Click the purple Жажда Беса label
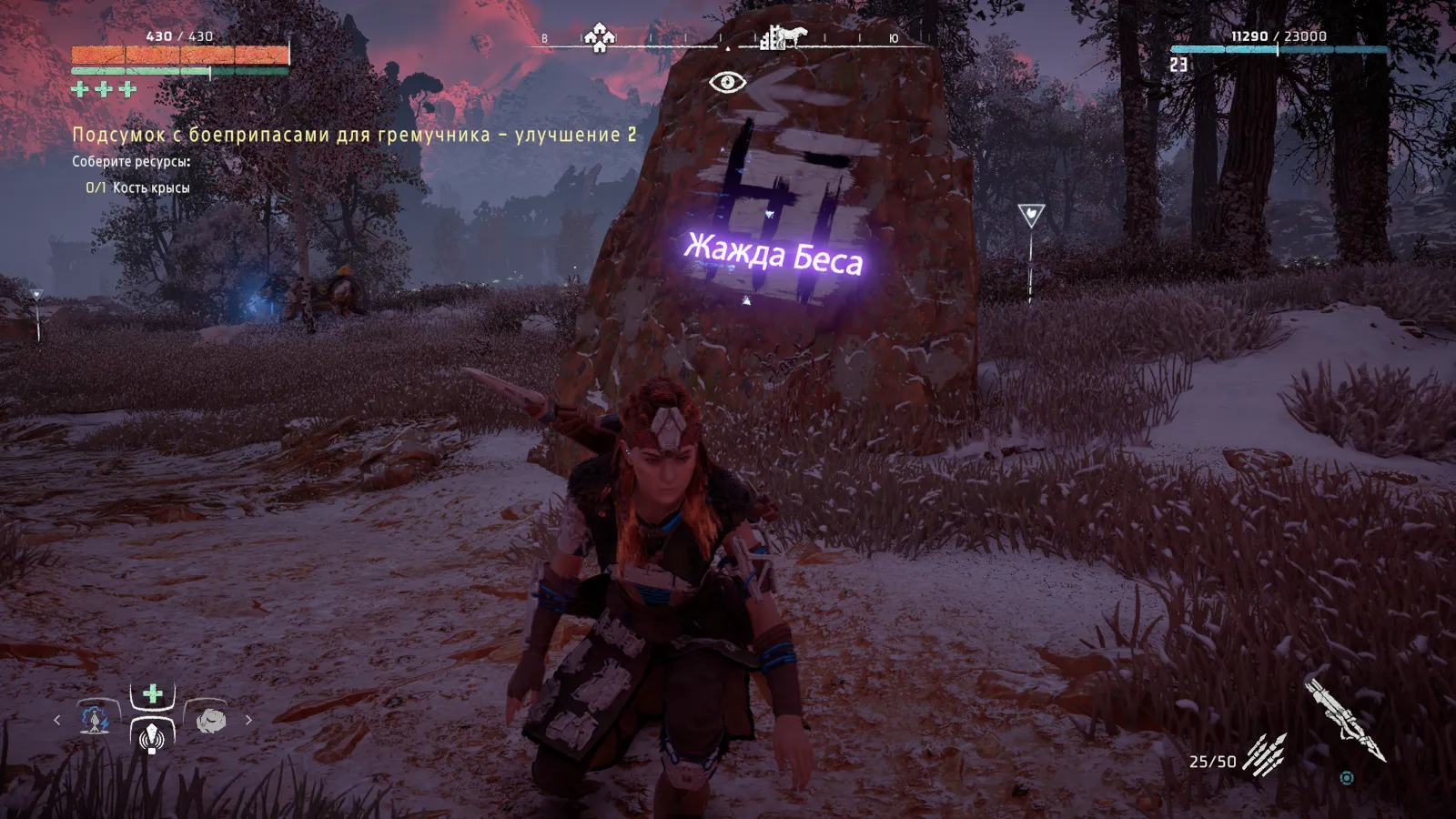Screen dimensions: 1456x819 pos(773,254)
